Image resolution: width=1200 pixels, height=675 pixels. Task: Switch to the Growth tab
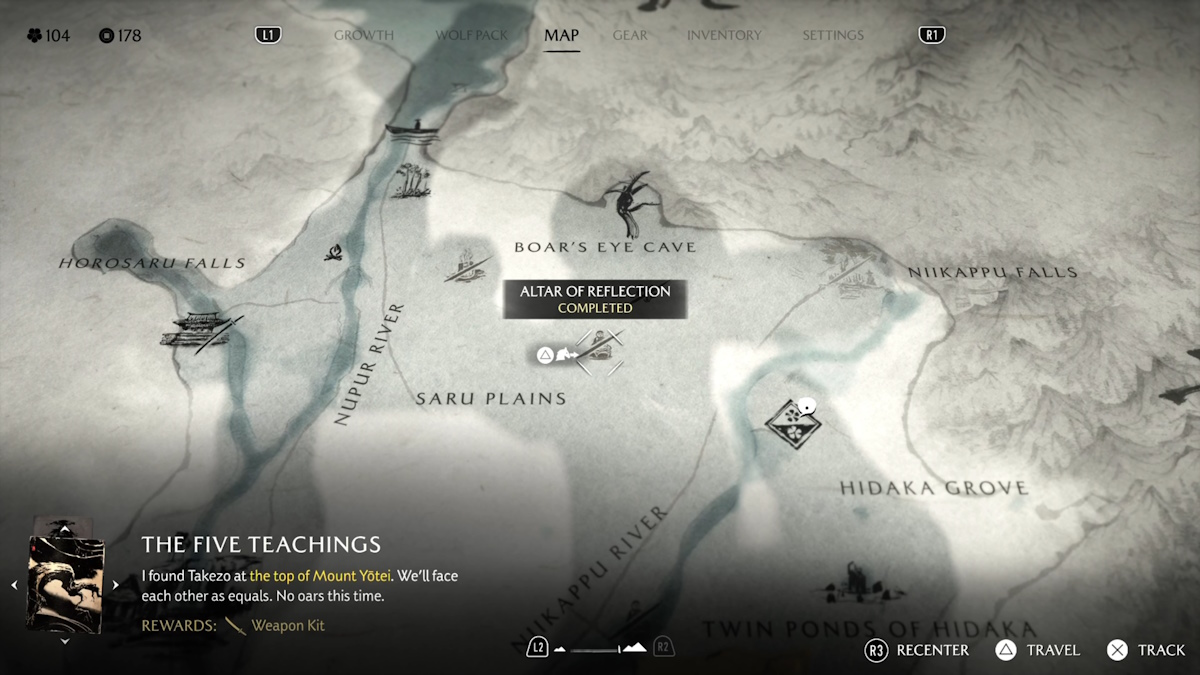tap(363, 35)
